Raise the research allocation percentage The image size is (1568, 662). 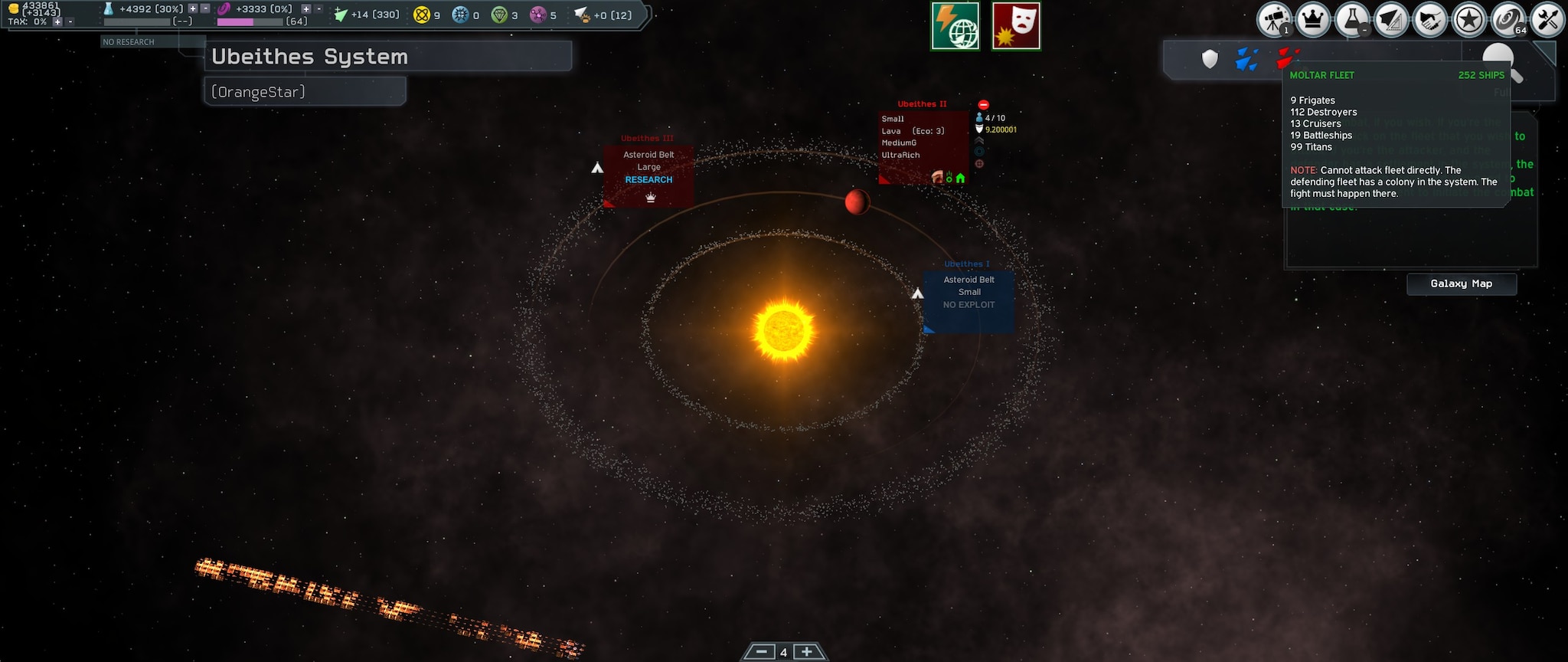(193, 8)
